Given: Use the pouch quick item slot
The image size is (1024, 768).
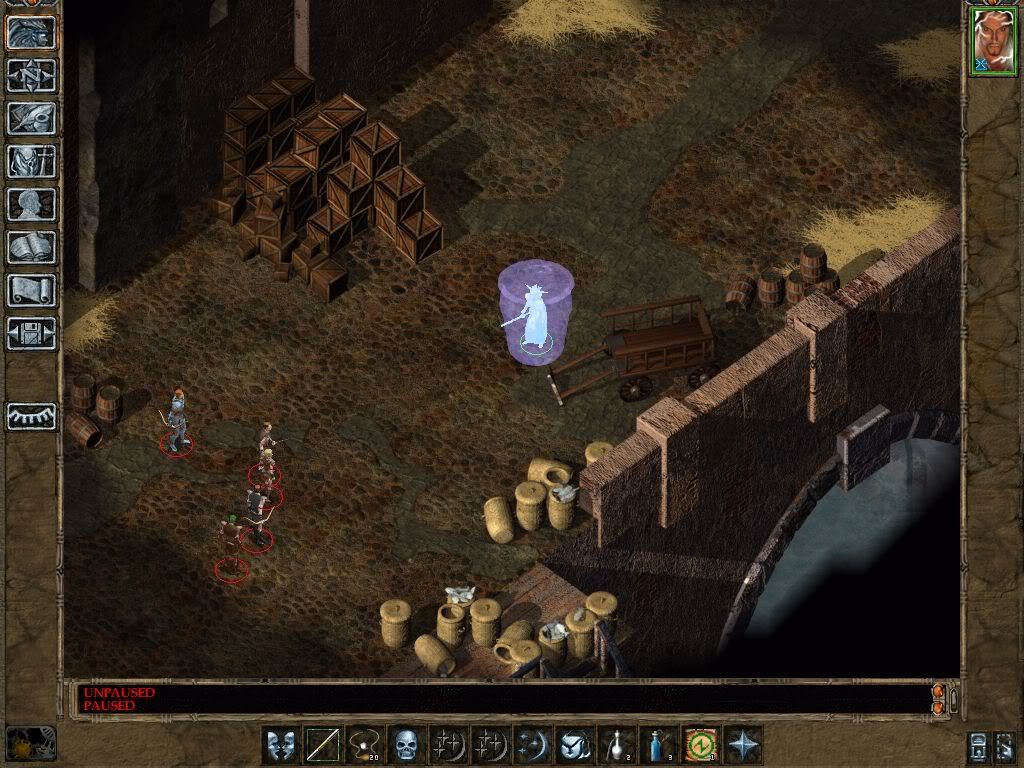Looking at the screenshot, I should pos(575,745).
